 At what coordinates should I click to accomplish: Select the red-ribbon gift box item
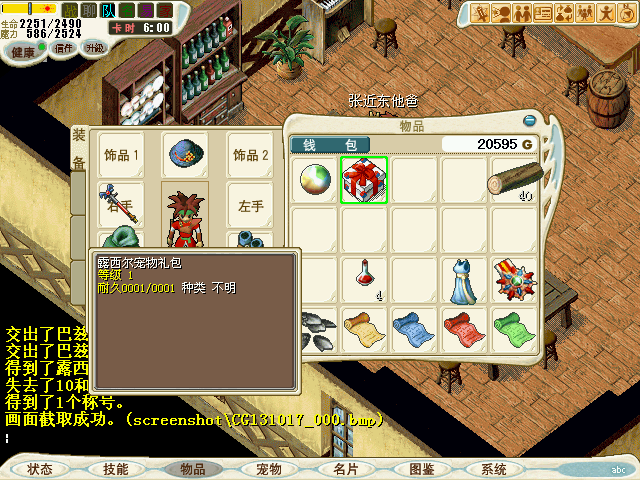click(364, 180)
